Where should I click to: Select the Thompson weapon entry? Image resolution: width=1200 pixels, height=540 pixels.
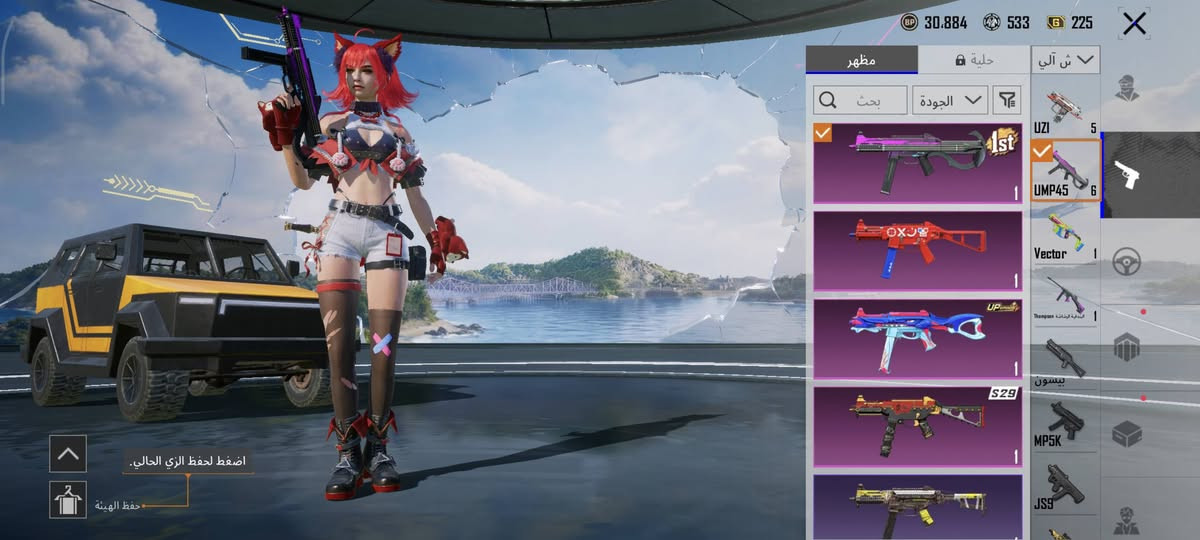[x=1064, y=298]
